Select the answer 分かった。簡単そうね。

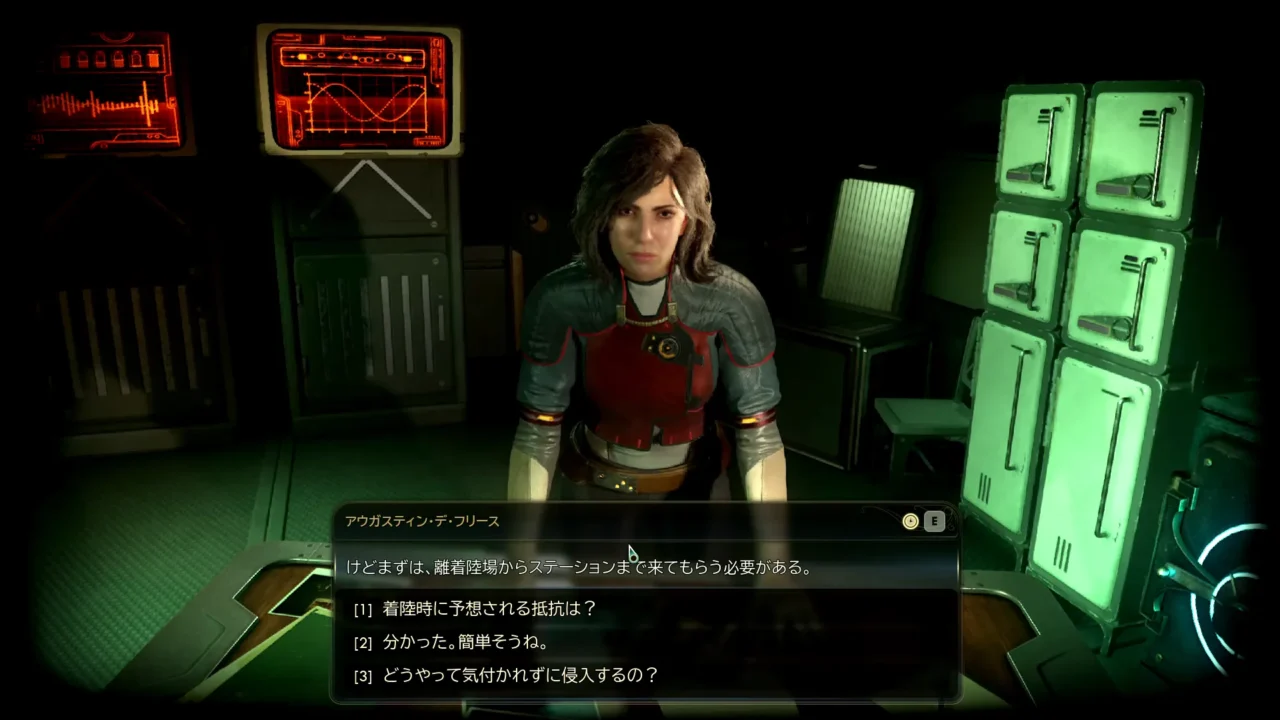(464, 642)
